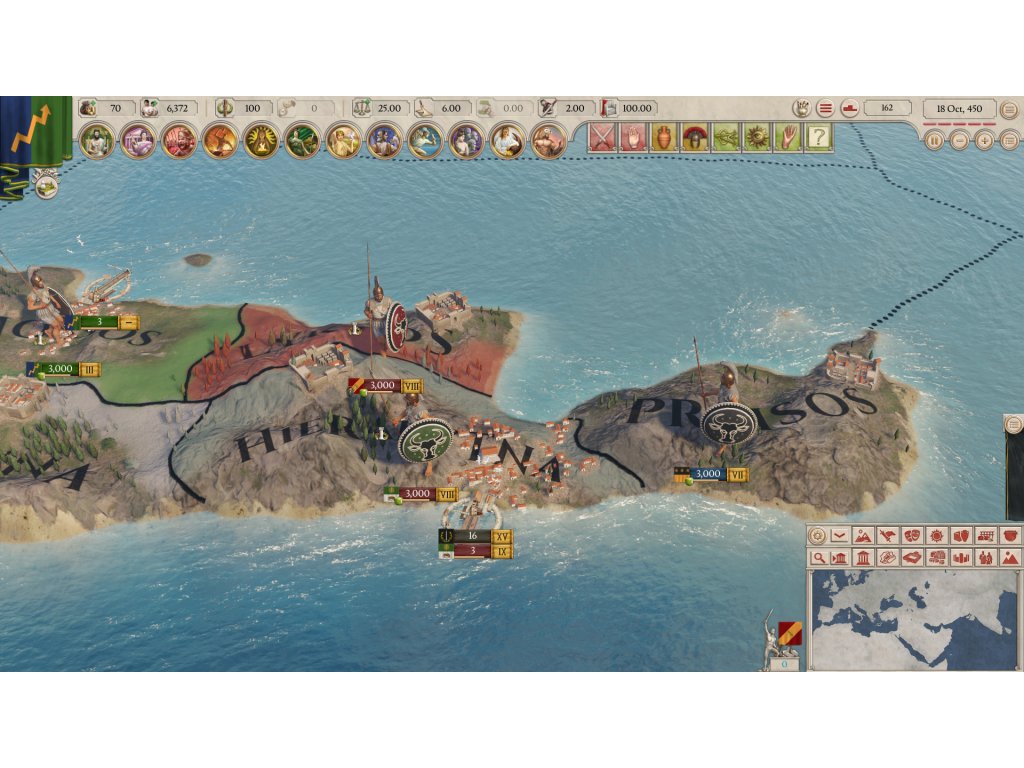This screenshot has width=1024, height=768.
Task: Increase game speed with the plus button
Action: point(984,141)
